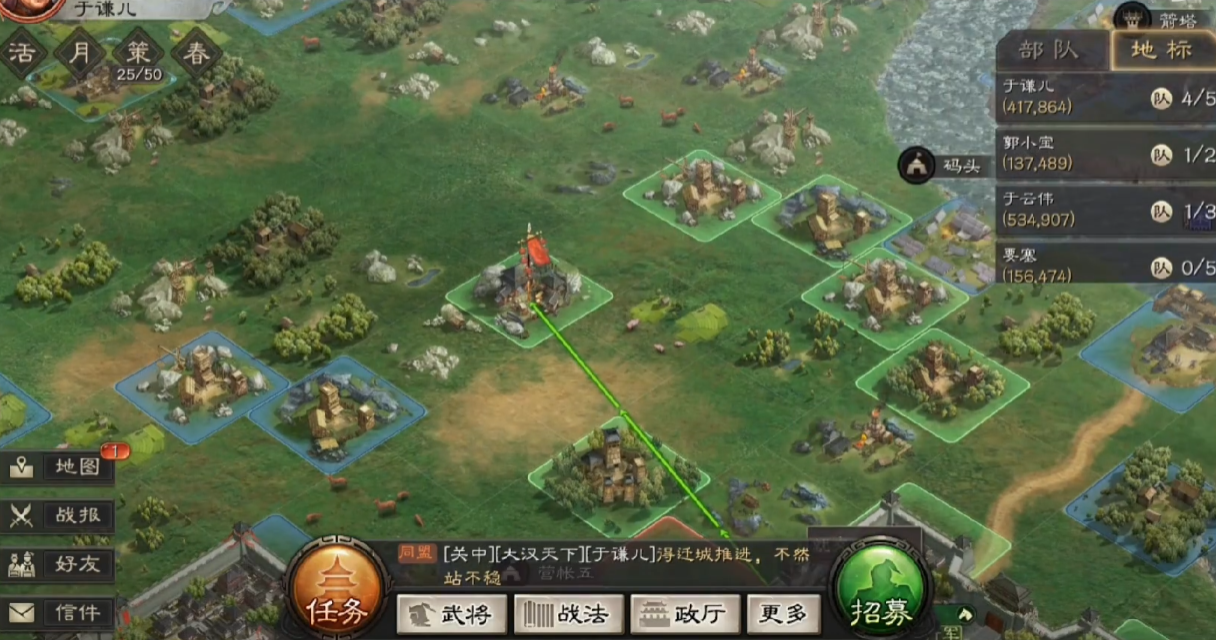The height and width of the screenshot is (640, 1216).
Task: Select the 地标 landmarks tab
Action: click(1161, 50)
